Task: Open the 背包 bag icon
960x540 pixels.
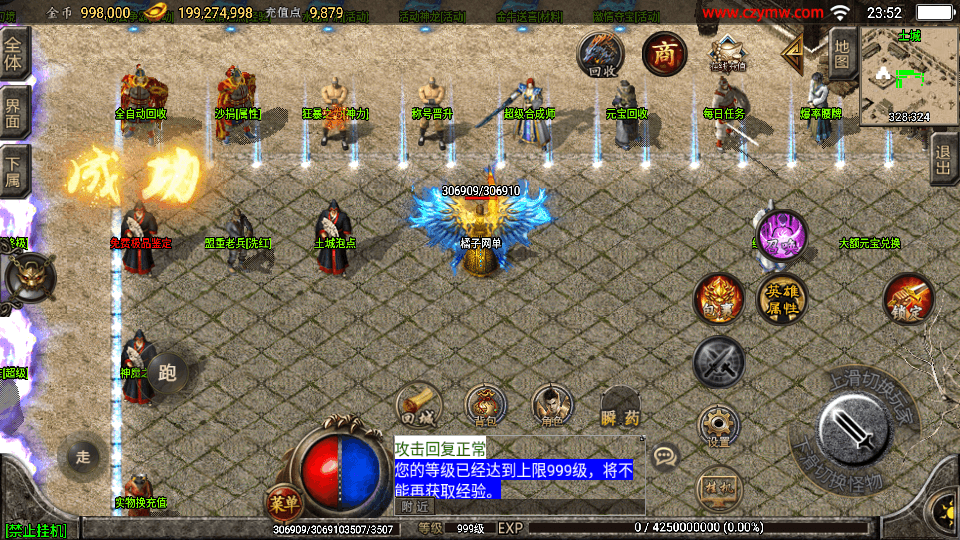Action: [484, 404]
